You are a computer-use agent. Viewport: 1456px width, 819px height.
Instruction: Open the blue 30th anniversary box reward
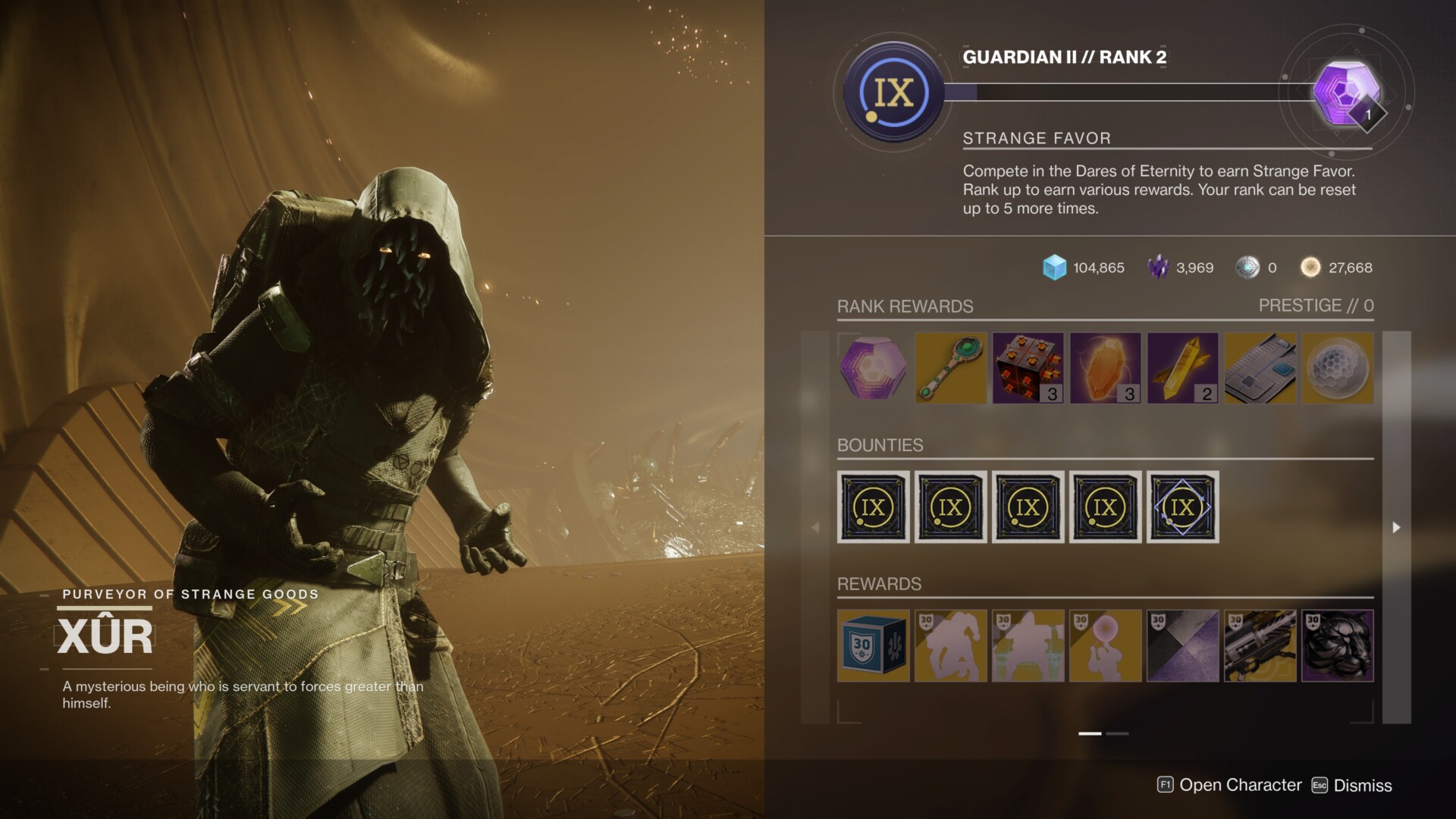tap(873, 646)
